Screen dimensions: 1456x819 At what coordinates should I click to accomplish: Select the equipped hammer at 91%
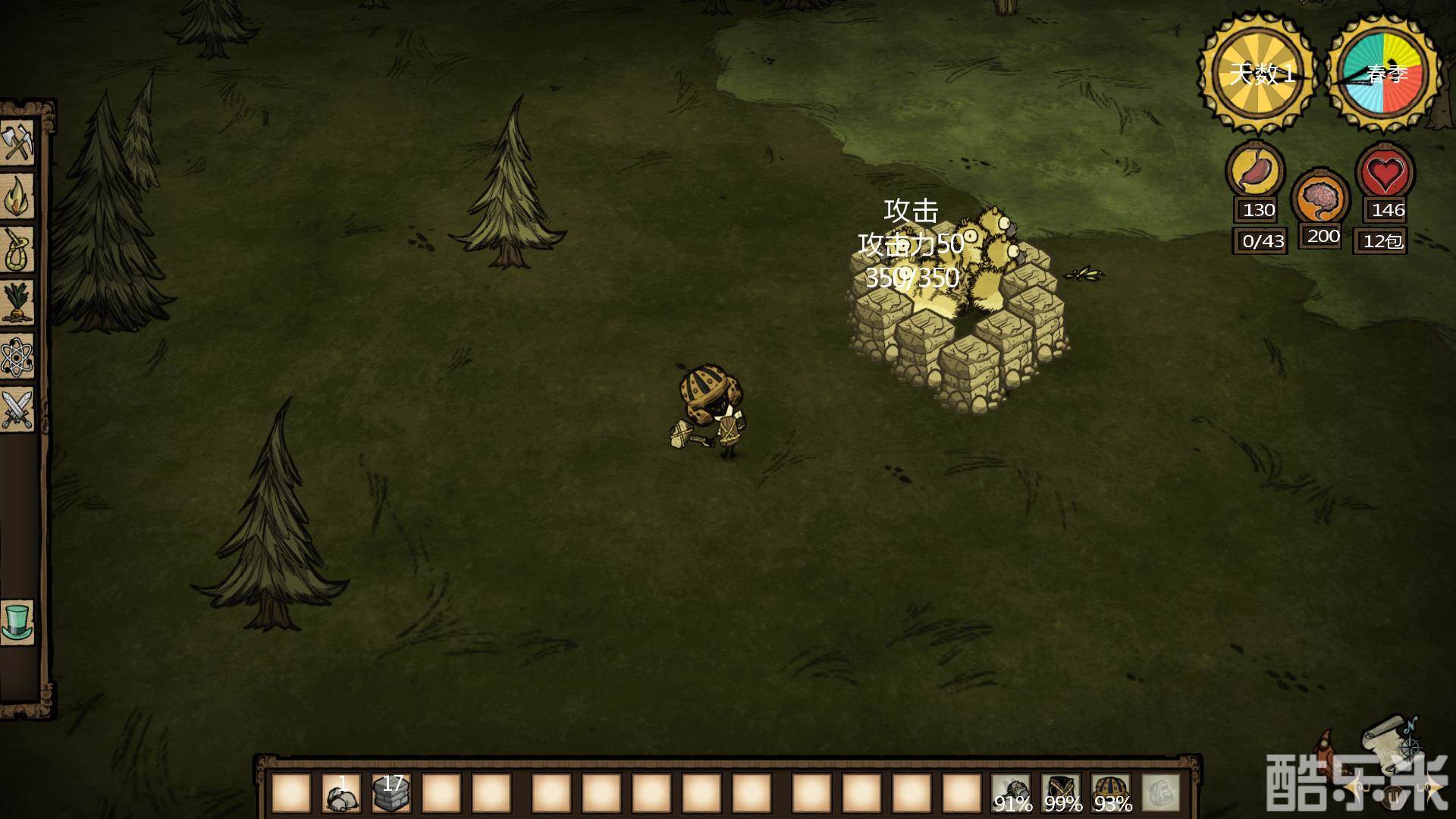pyautogui.click(x=1012, y=793)
